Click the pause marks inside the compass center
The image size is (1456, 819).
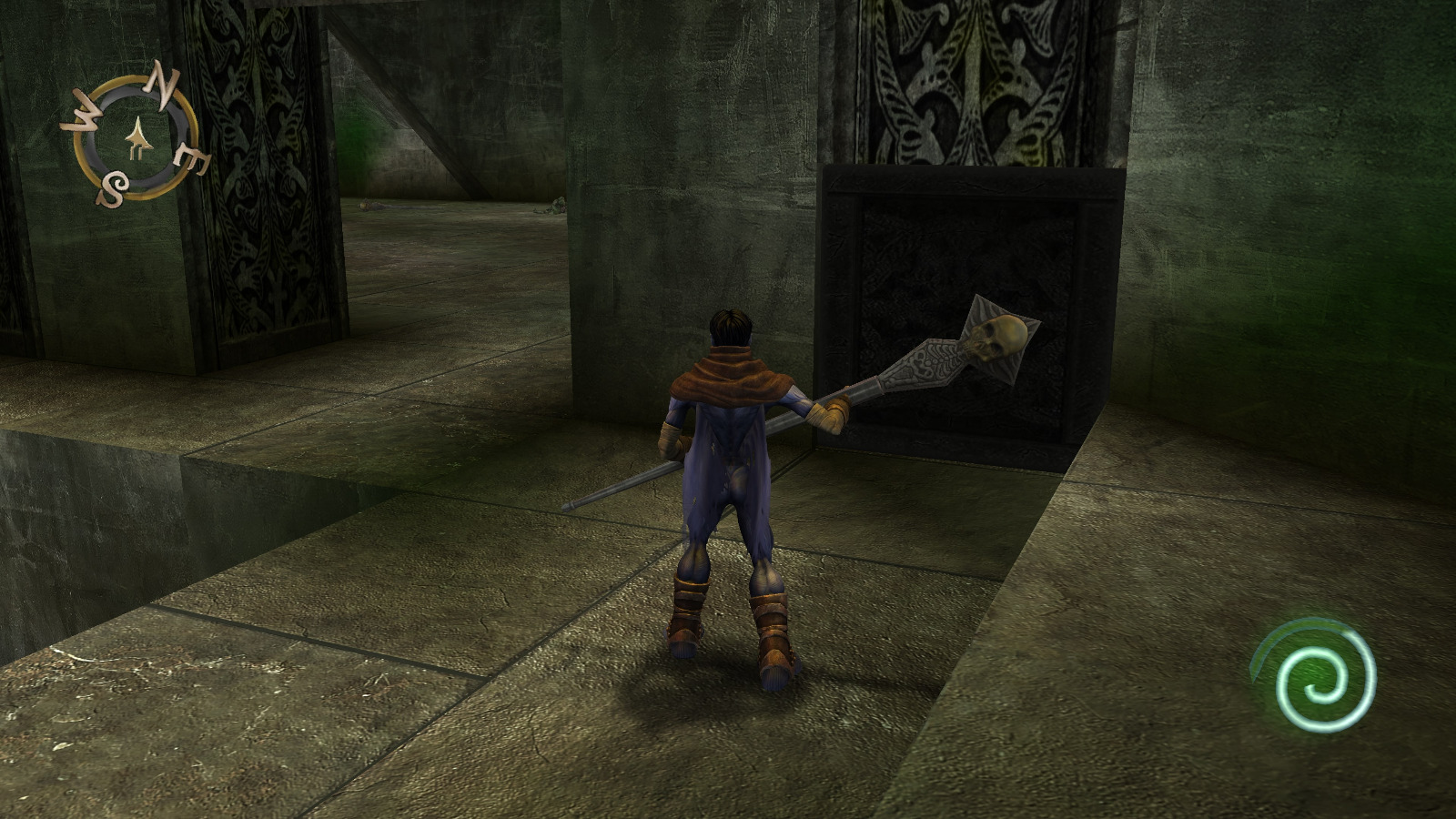(135, 150)
